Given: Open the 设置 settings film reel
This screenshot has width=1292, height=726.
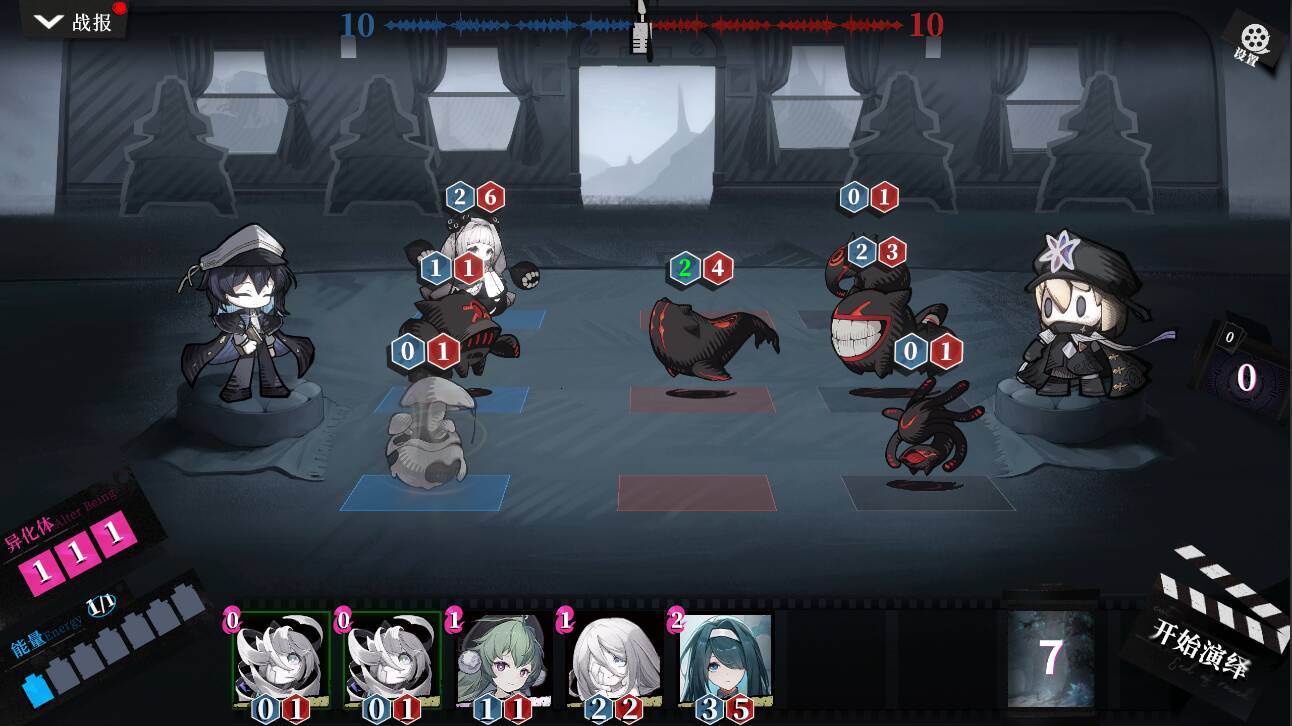Looking at the screenshot, I should coord(1254,43).
